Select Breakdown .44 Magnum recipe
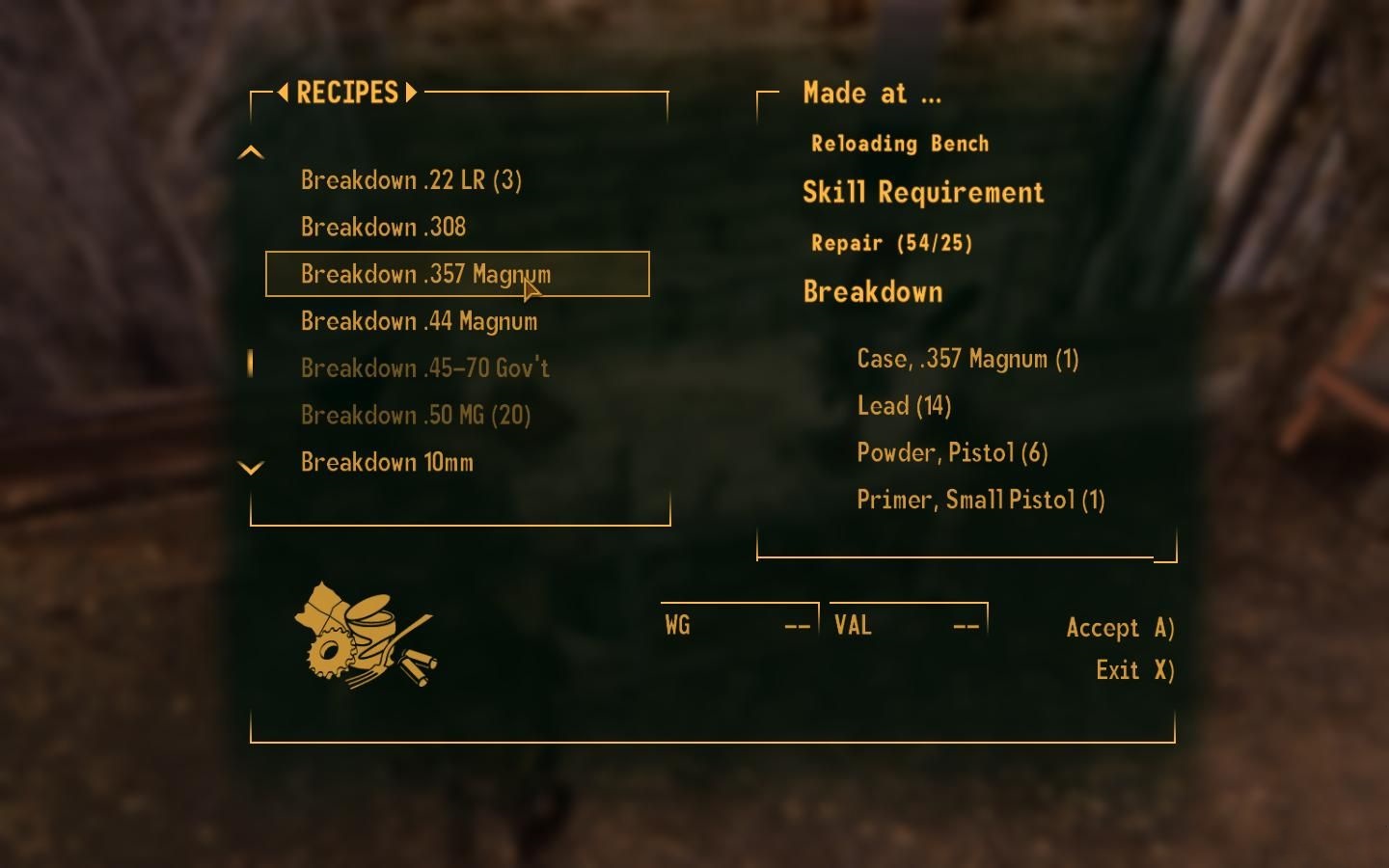 pos(419,321)
